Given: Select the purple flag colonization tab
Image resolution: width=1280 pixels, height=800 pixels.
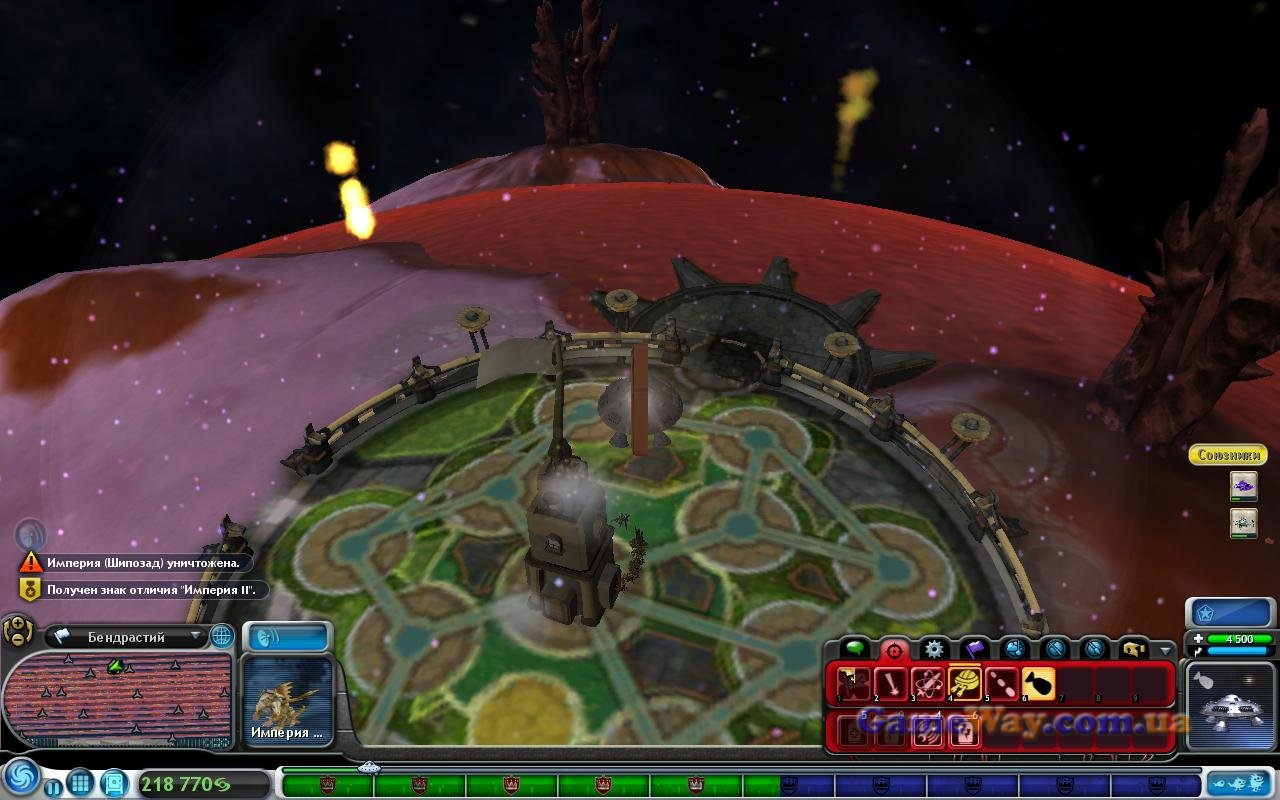Looking at the screenshot, I should (x=974, y=650).
